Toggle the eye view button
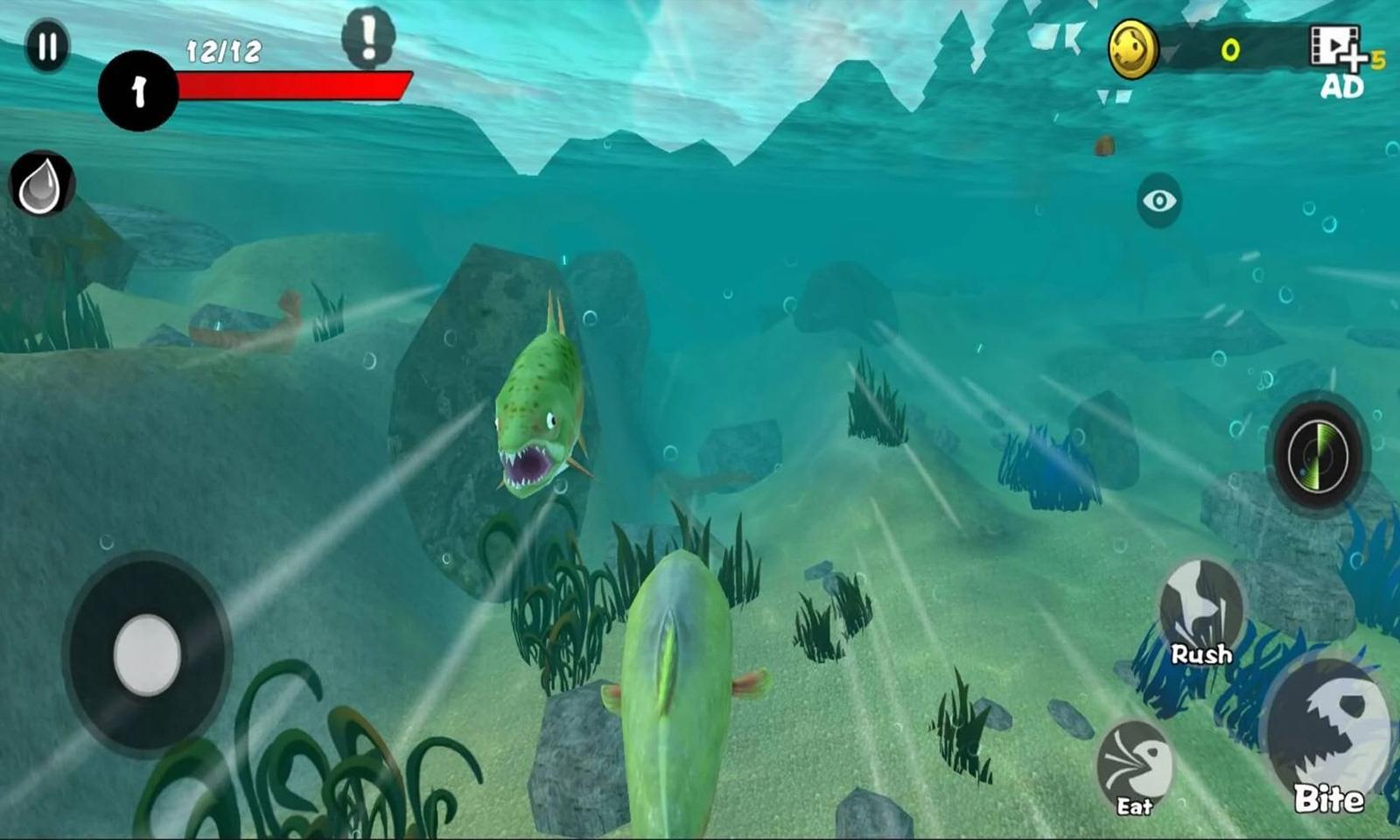This screenshot has width=1400, height=840. point(1159,201)
